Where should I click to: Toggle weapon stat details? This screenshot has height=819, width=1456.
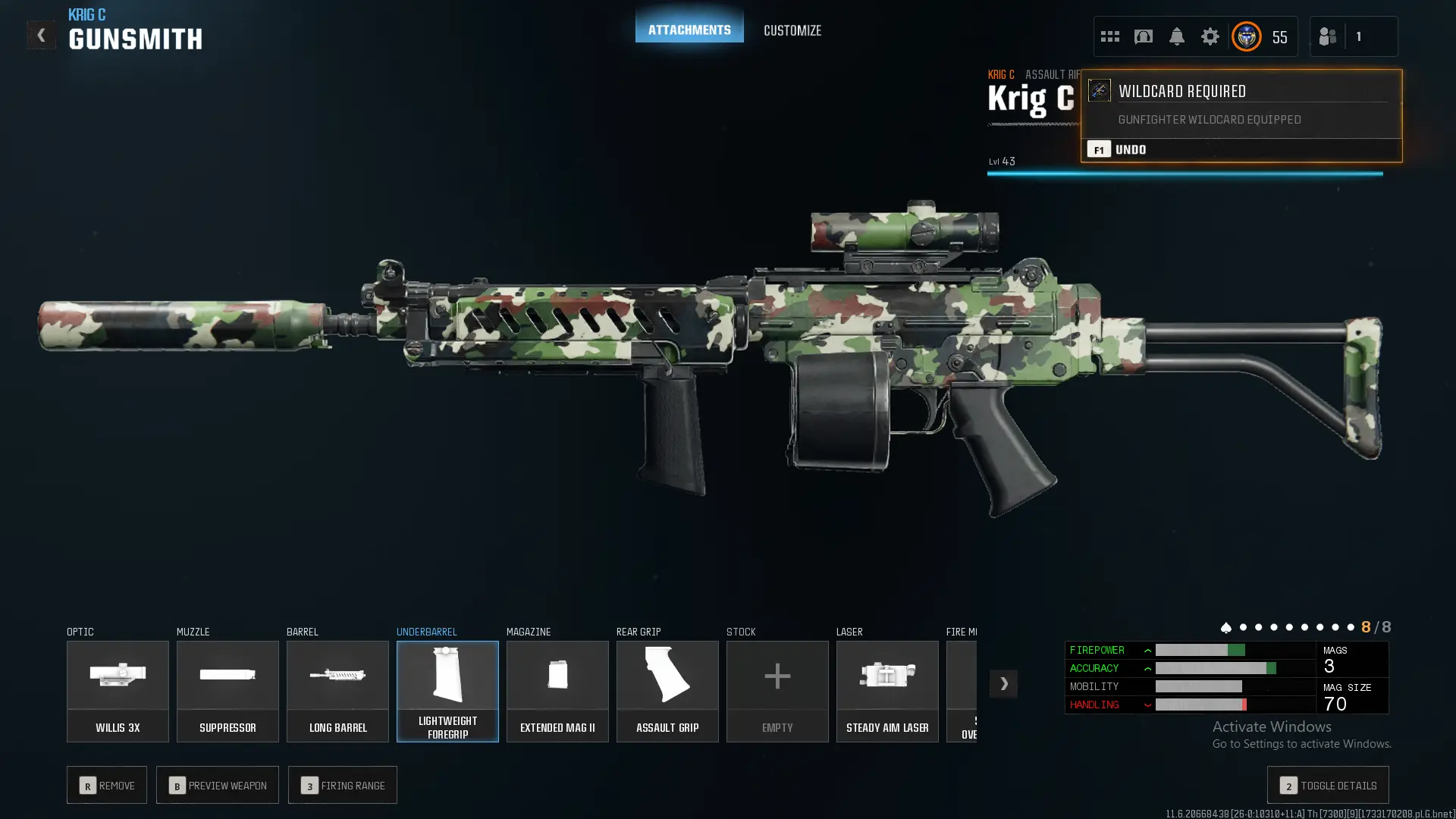coord(1327,785)
